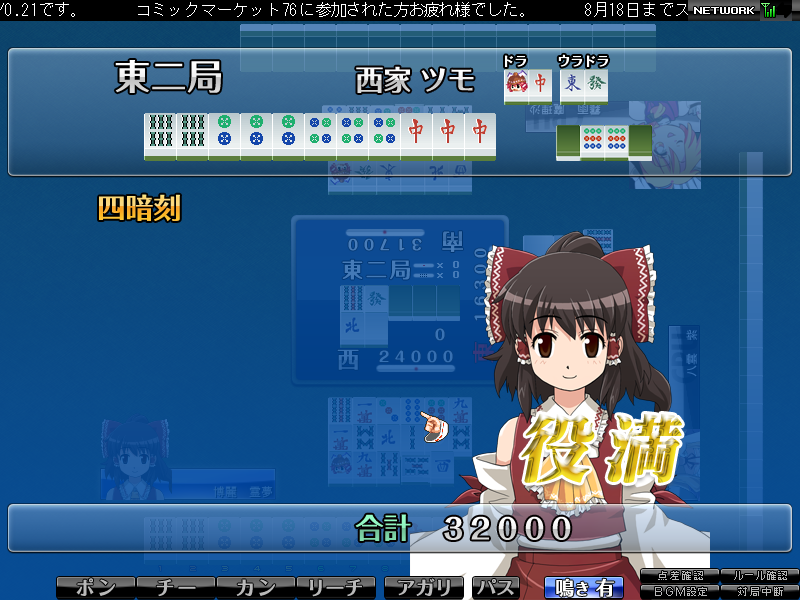The width and height of the screenshot is (800, 600).
Task: Click 対局中断 to suspend the match
Action: pos(759,591)
